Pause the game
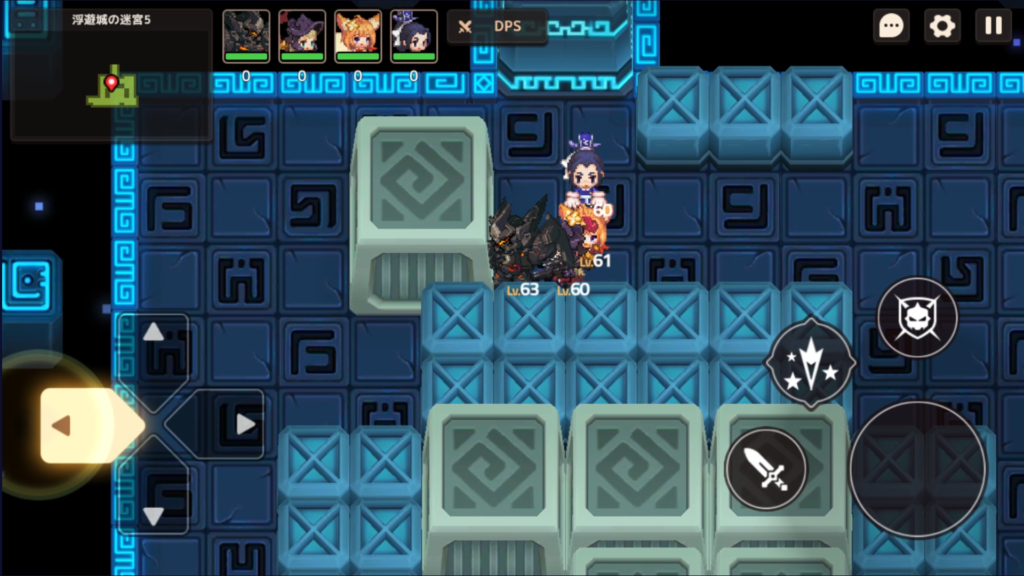Image resolution: width=1024 pixels, height=576 pixels. 993,26
